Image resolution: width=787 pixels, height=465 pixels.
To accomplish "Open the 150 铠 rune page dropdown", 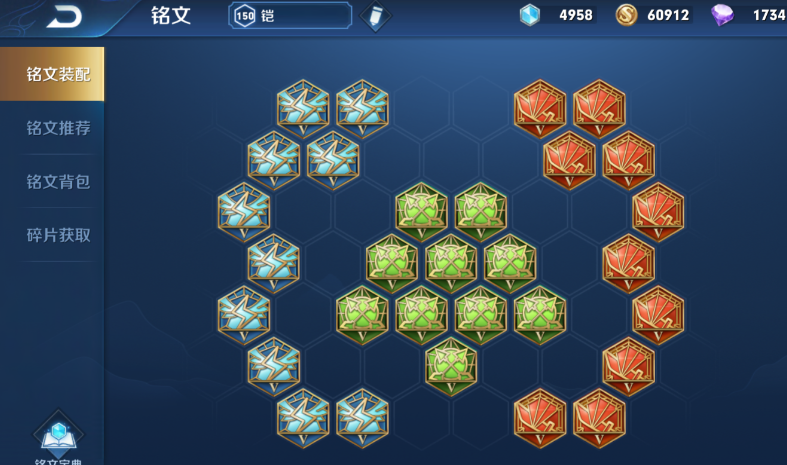I will [290, 16].
